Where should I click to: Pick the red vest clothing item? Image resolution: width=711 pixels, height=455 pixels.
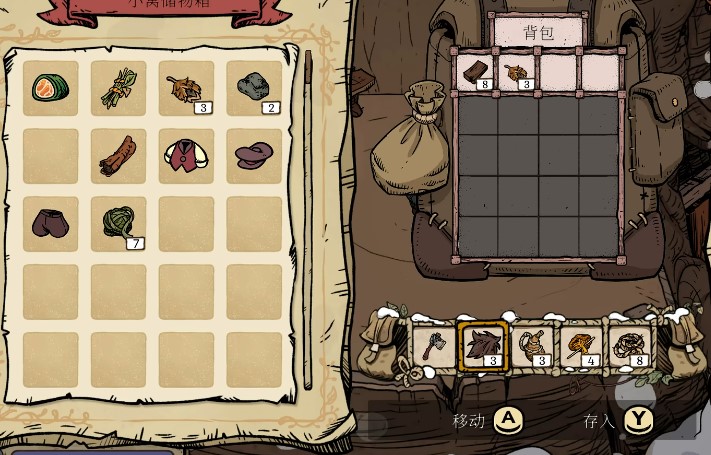click(186, 155)
